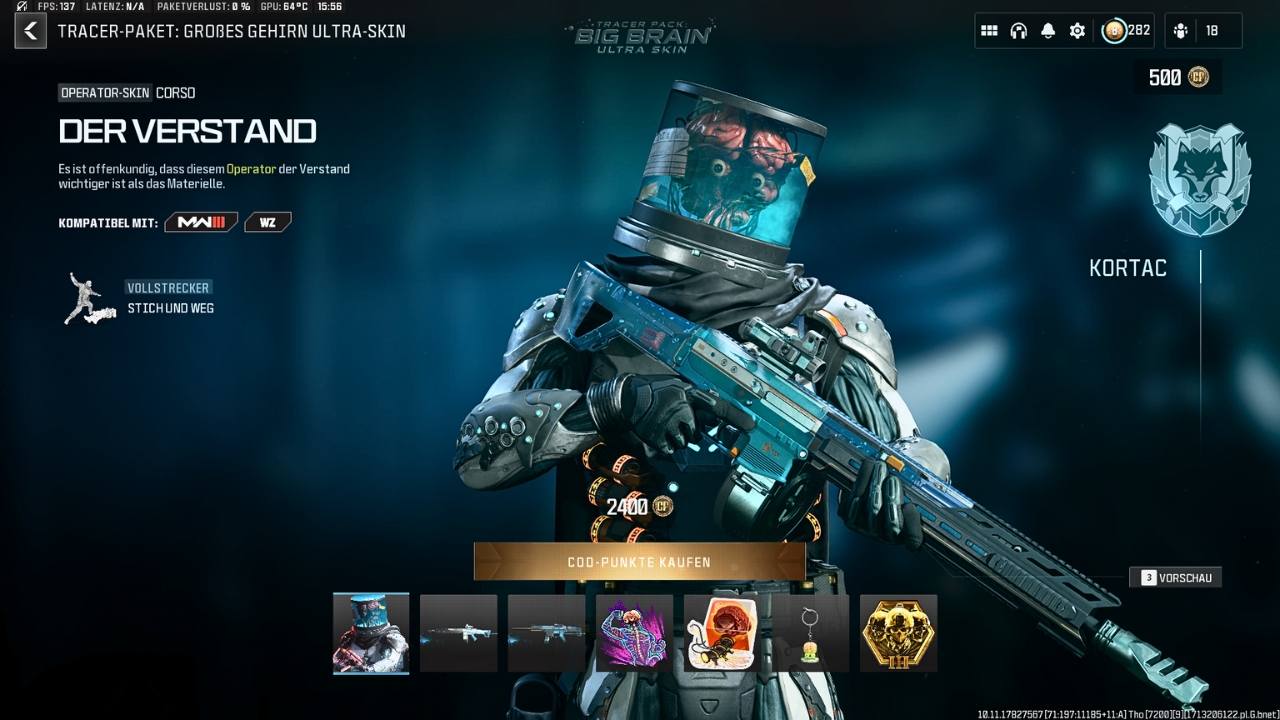1280x720 pixels.
Task: Open the headset voice channel icon
Action: [x=1018, y=31]
